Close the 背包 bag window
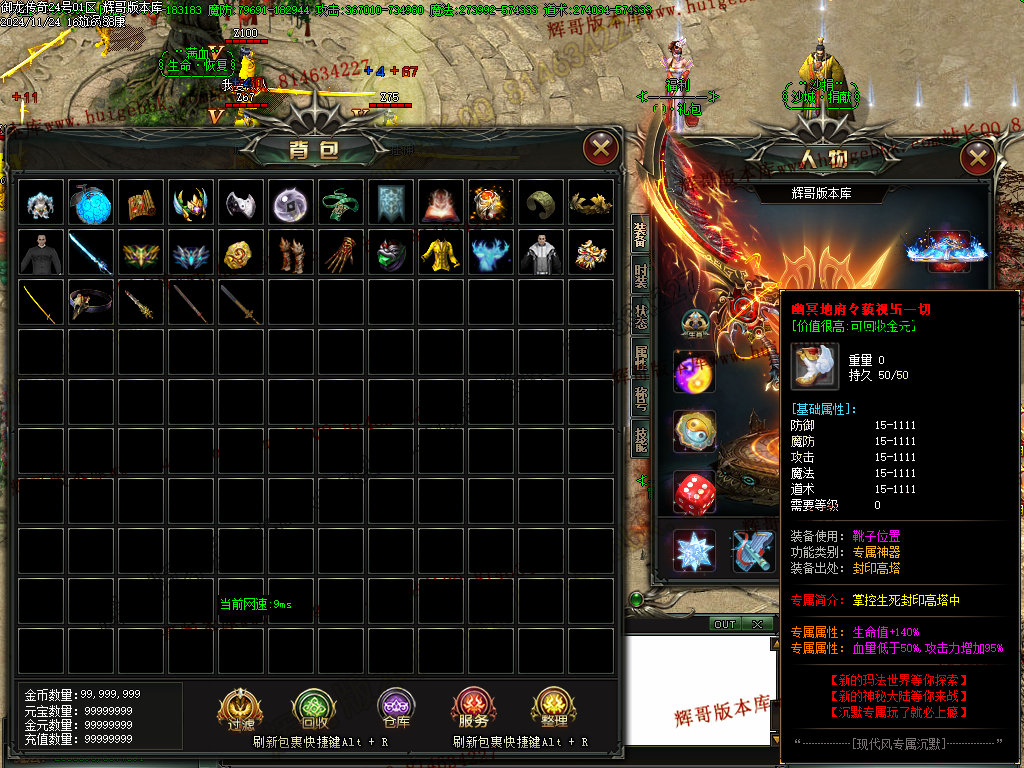The height and width of the screenshot is (768, 1024). click(x=600, y=150)
